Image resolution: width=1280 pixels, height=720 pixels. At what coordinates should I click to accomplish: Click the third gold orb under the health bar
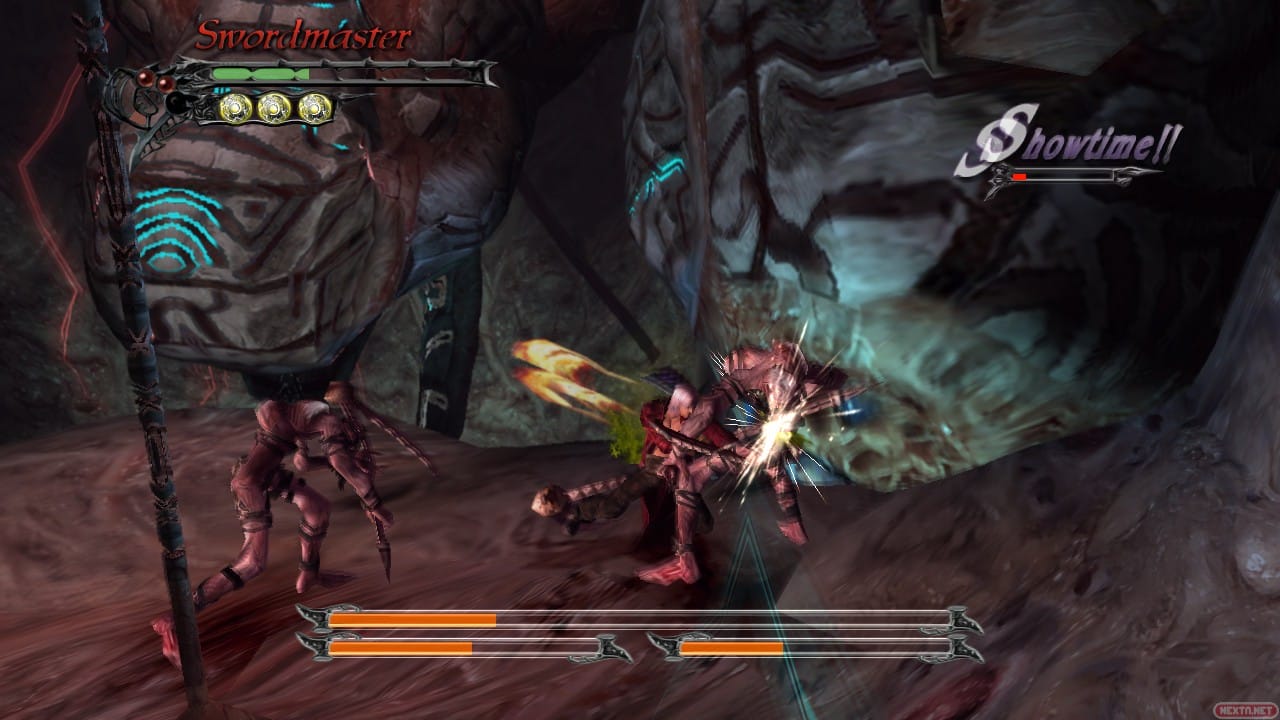coord(313,108)
